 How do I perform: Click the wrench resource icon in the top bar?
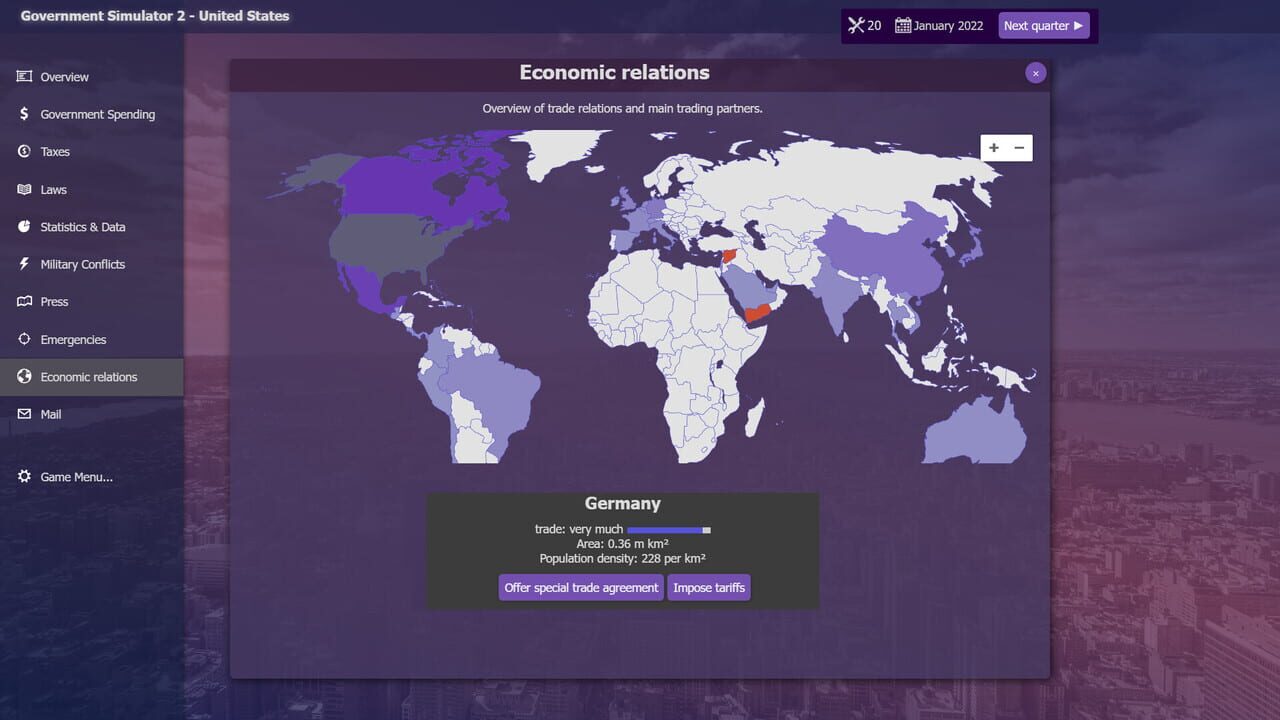(x=856, y=25)
